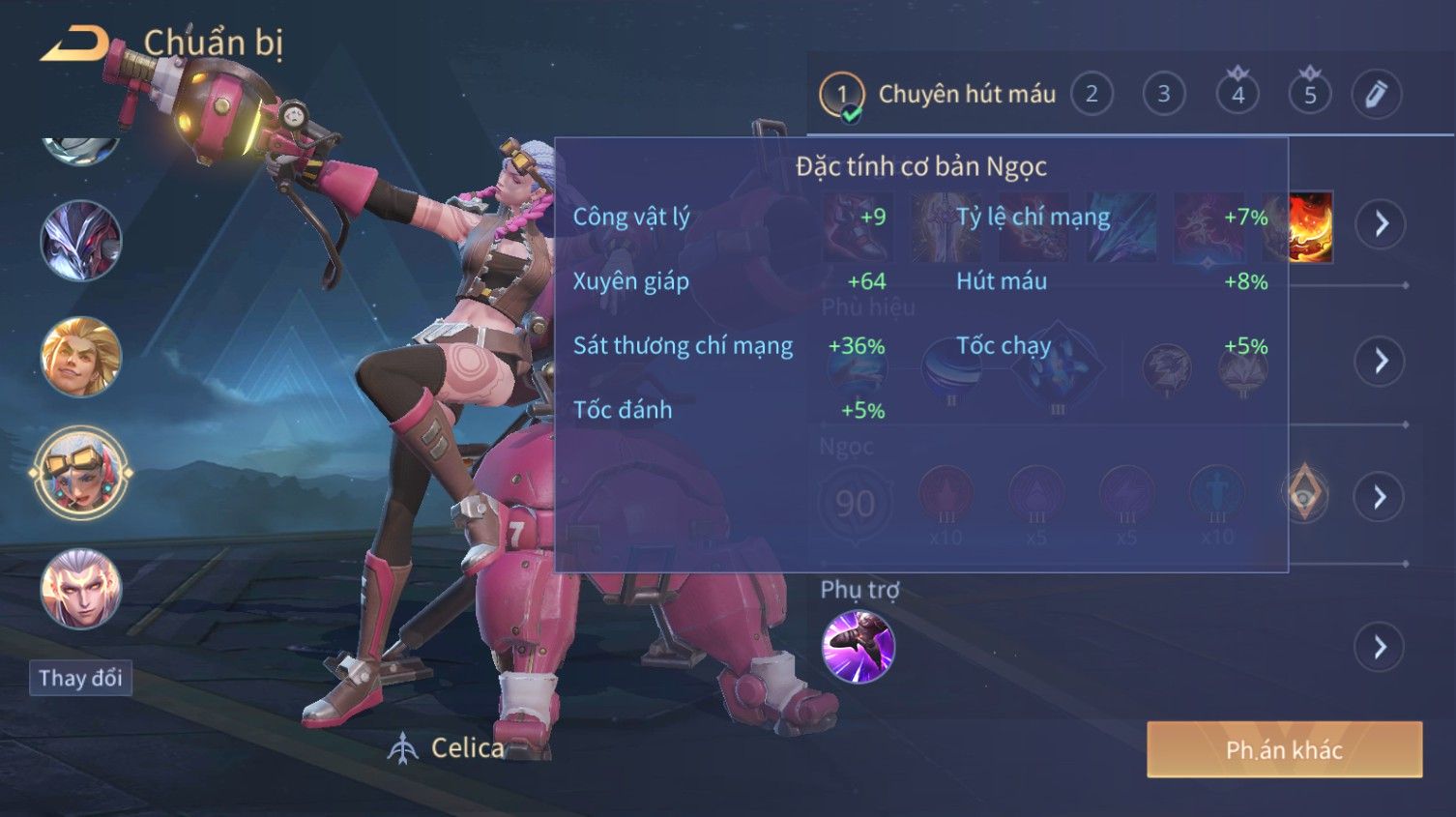
Task: Choose preset slot 4
Action: click(1238, 95)
